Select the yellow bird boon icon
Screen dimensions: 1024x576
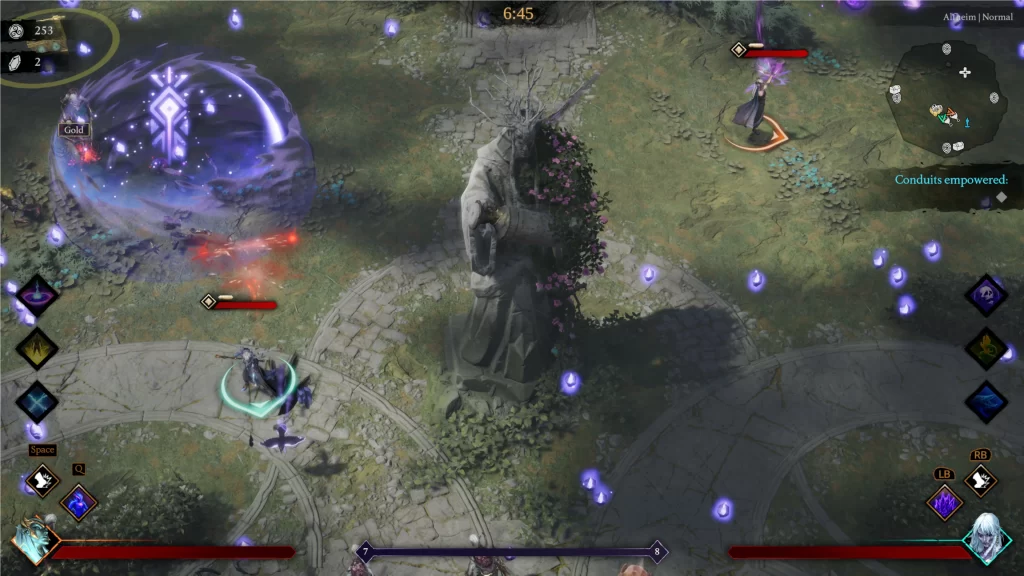986,348
